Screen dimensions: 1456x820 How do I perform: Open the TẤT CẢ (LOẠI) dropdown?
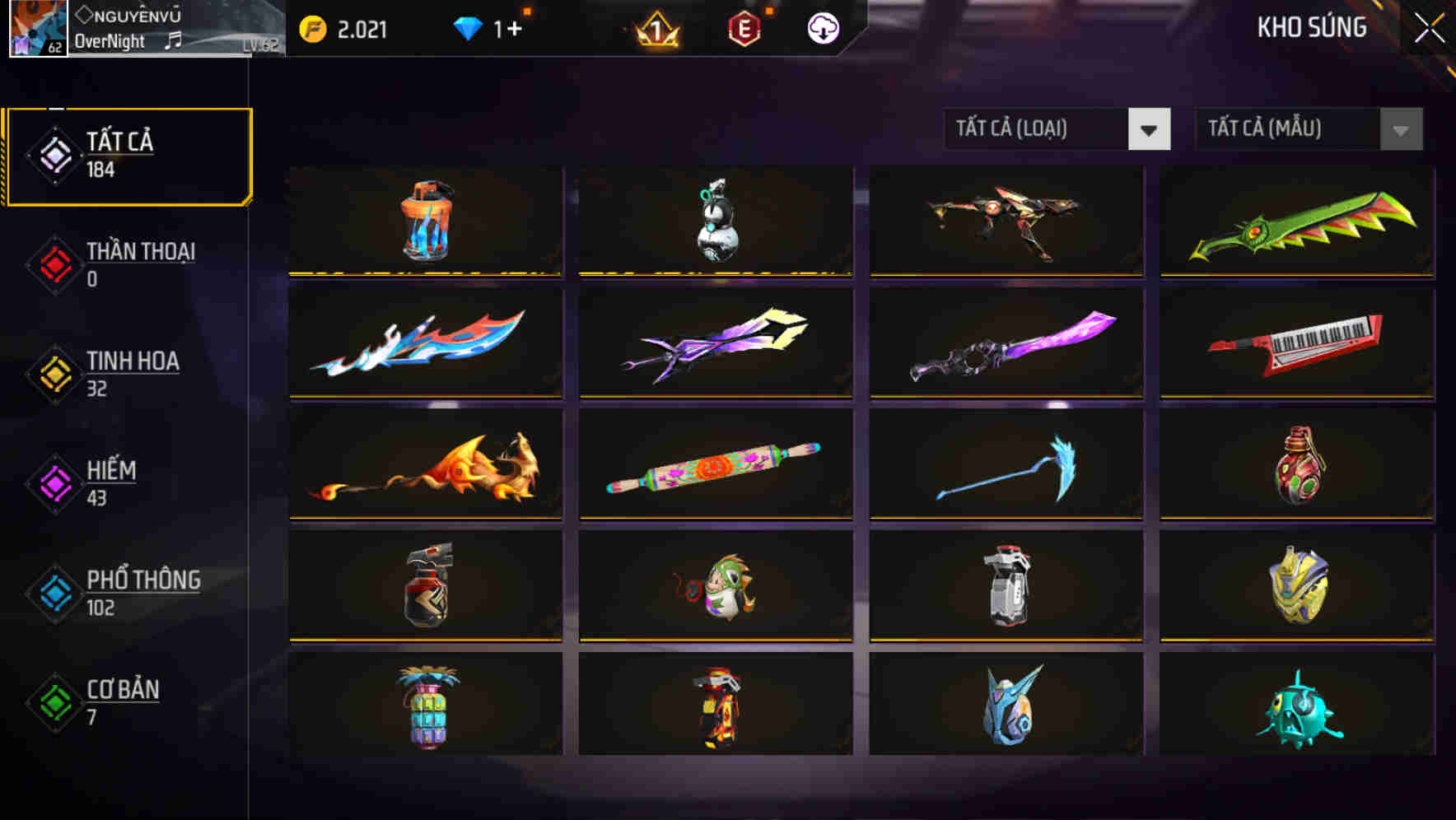pos(1034,129)
